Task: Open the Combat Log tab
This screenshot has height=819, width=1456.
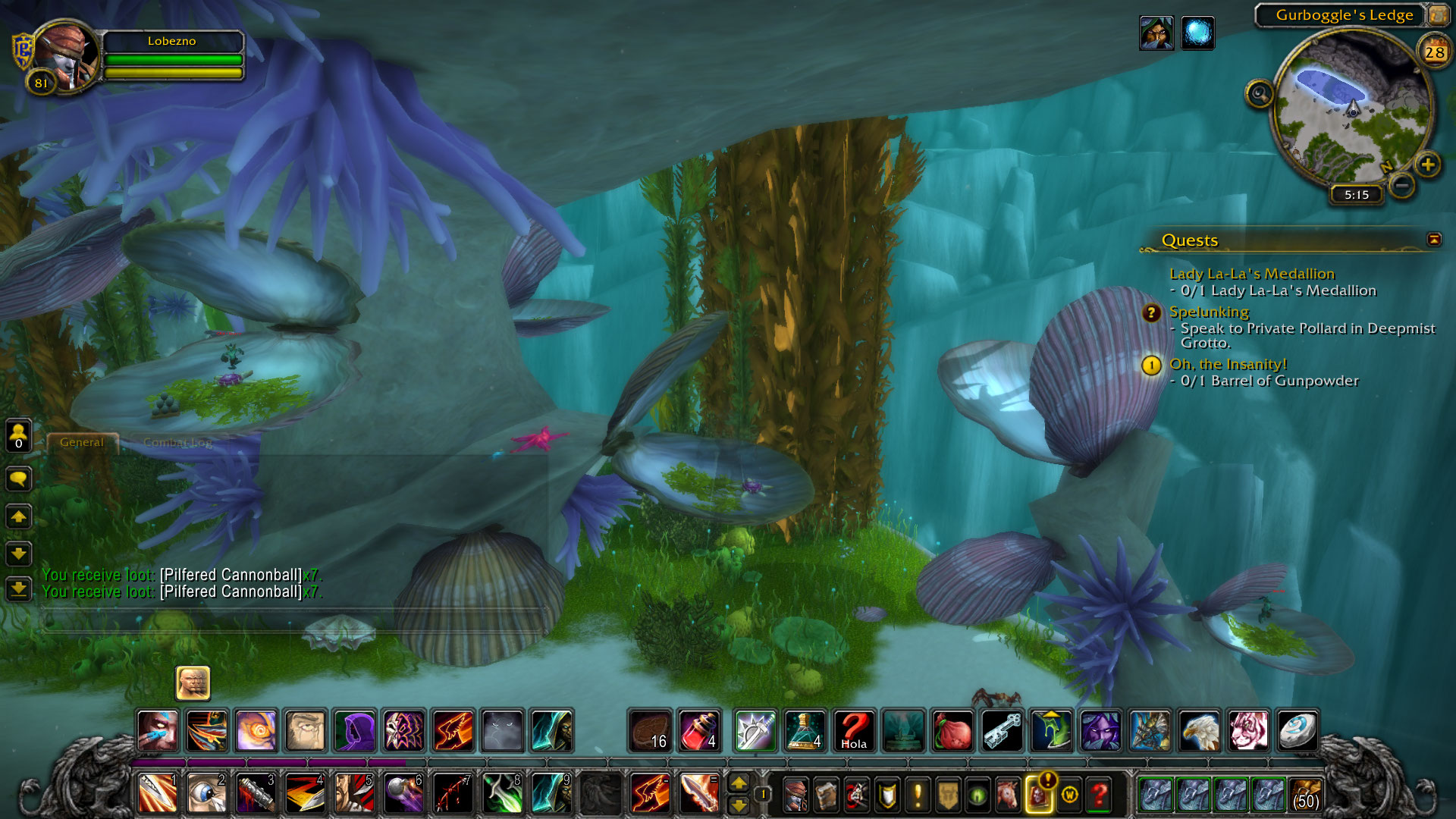Action: 177,443
